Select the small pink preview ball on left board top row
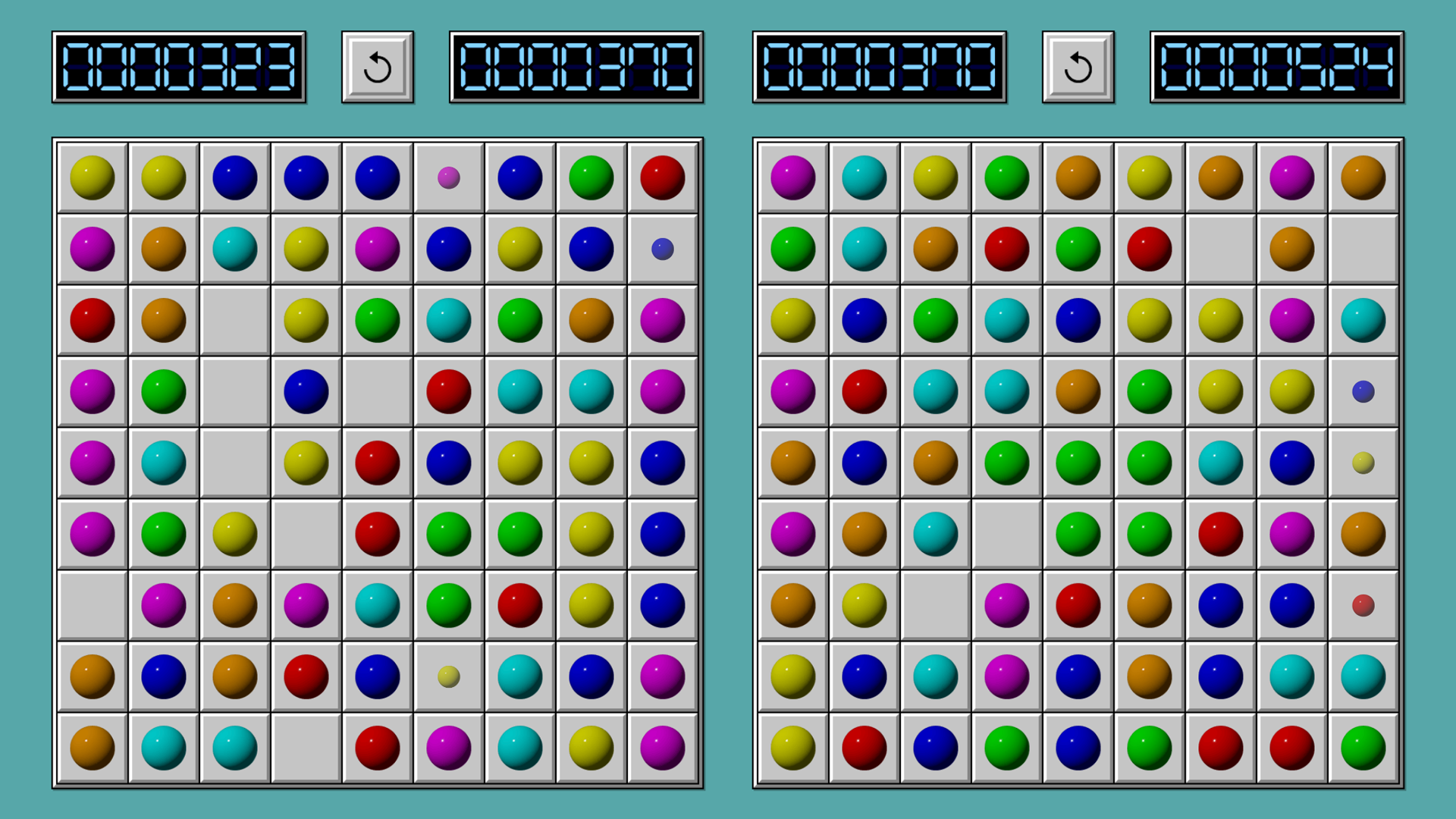Viewport: 1456px width, 819px height. (448, 176)
